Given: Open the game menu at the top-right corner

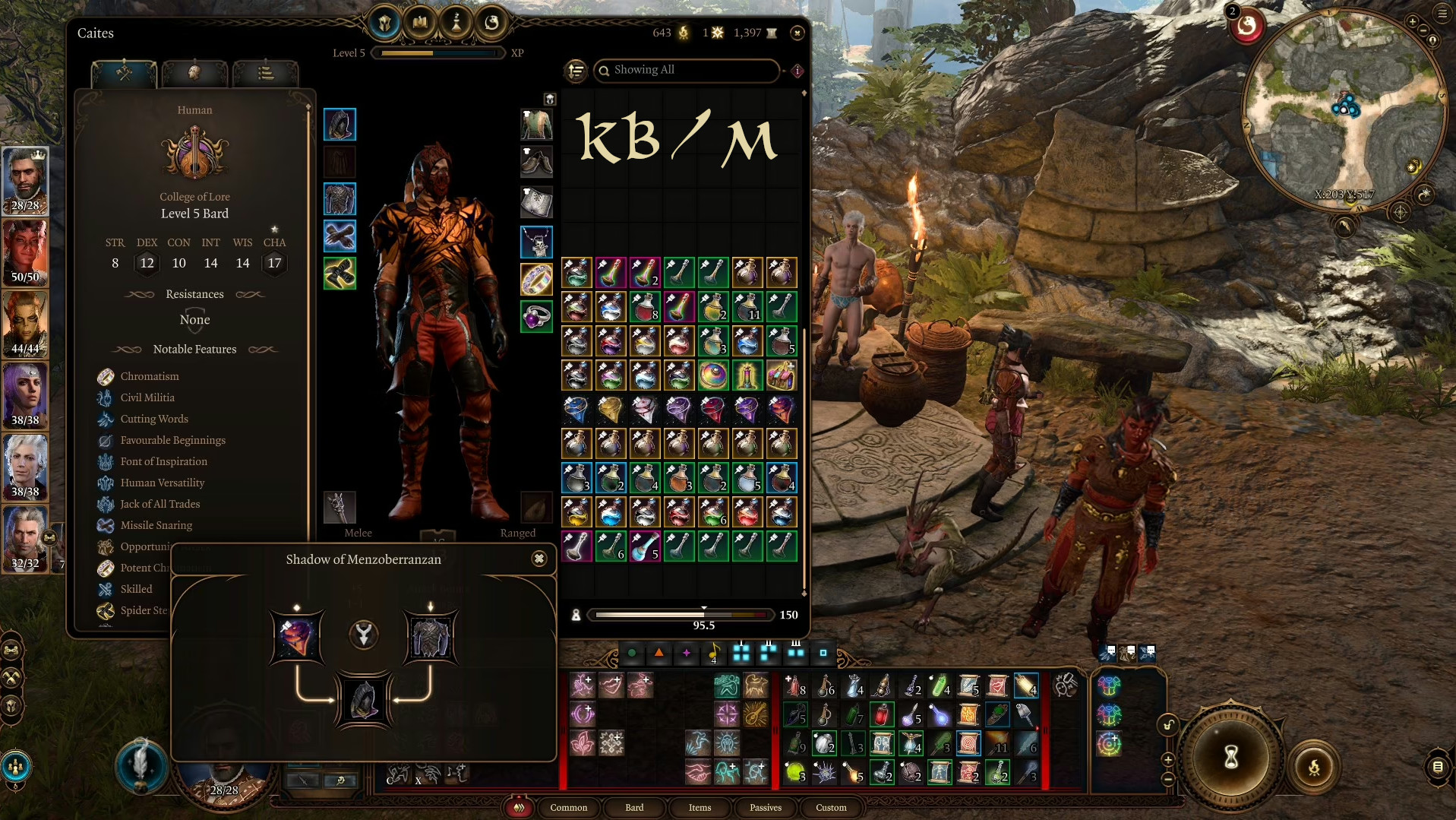Looking at the screenshot, I should click(1442, 13).
